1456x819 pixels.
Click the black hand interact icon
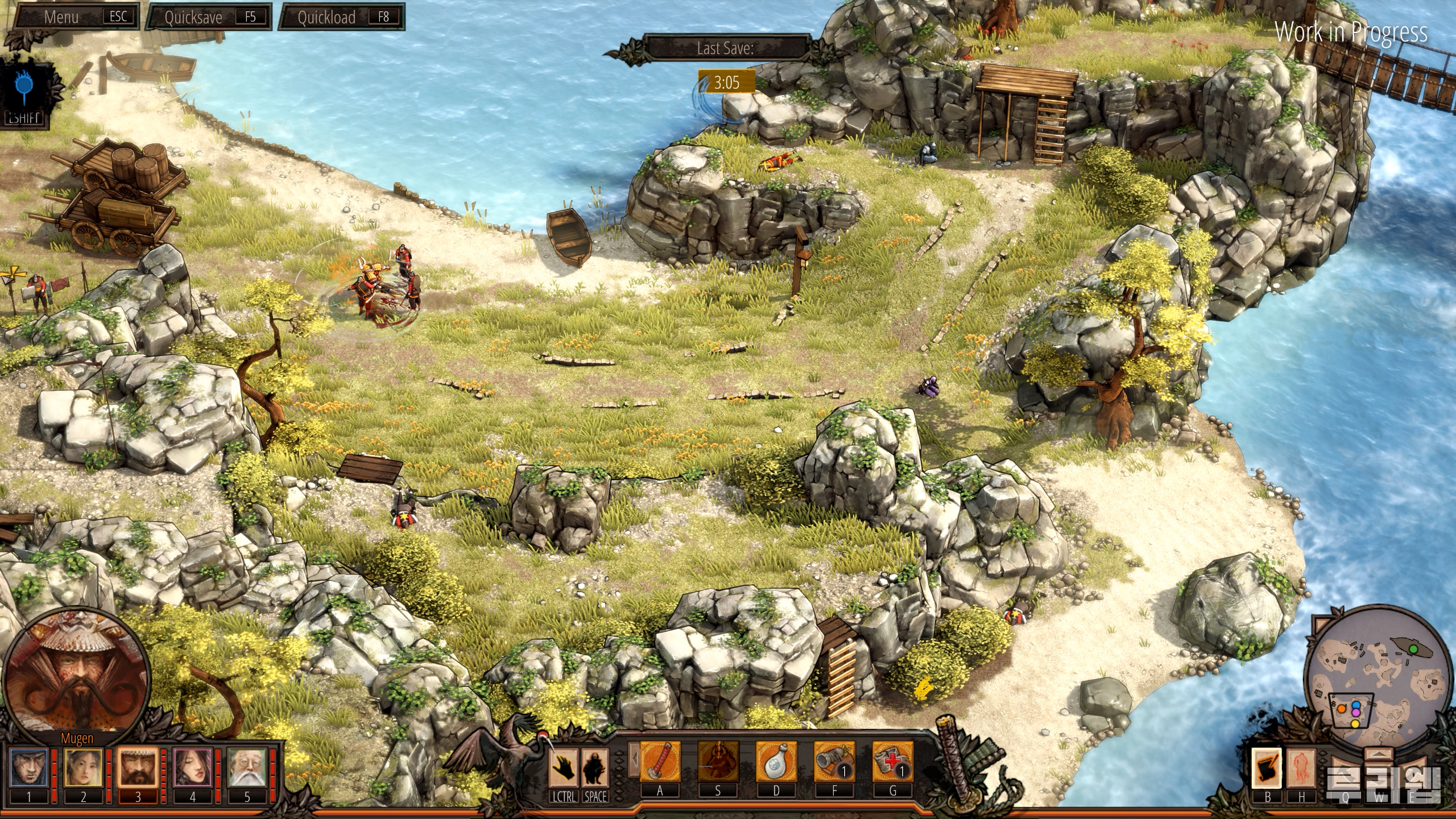pyautogui.click(x=564, y=767)
